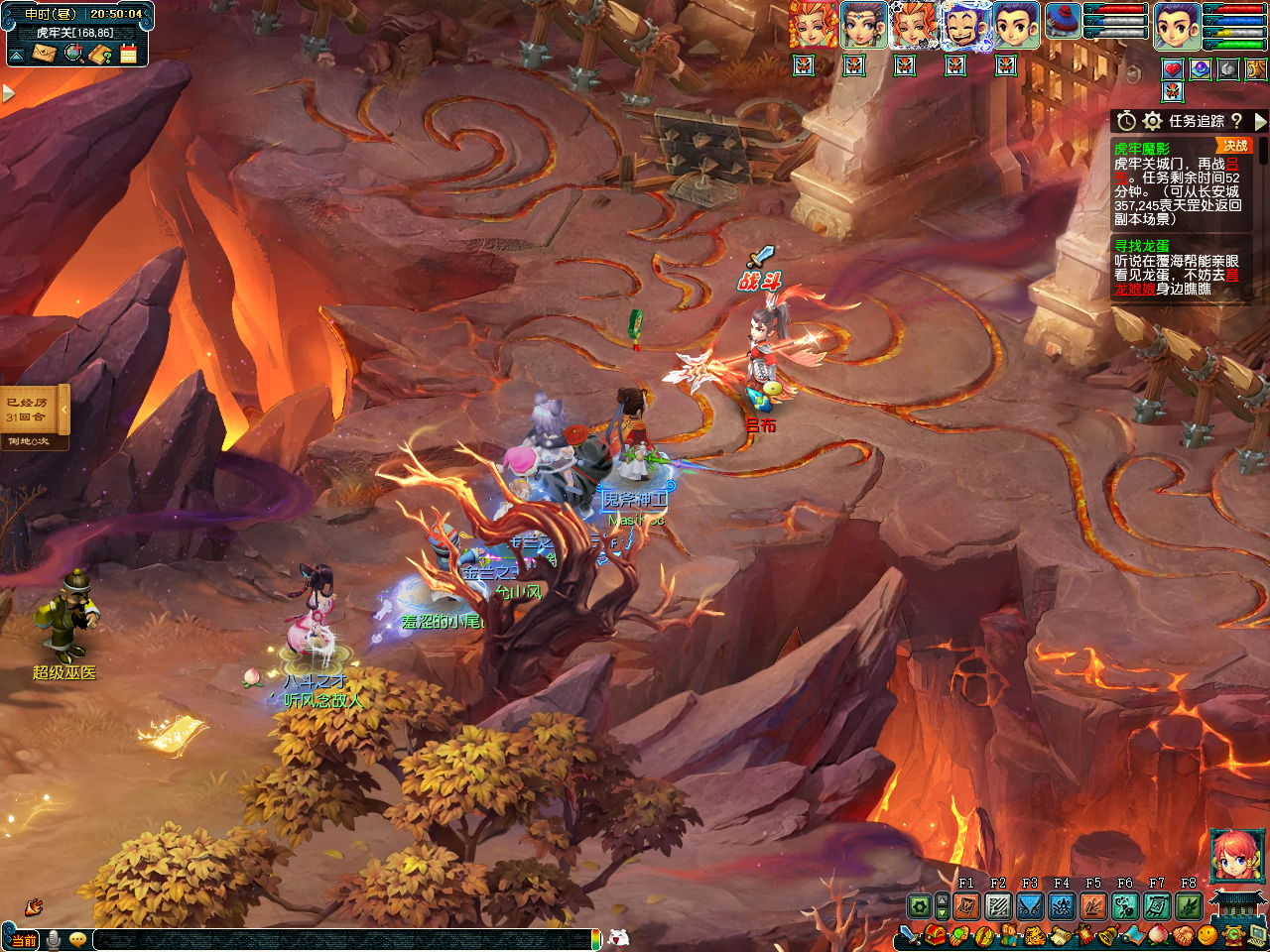1270x952 pixels.
Task: Open the world map magnifier icon
Action: (x=73, y=53)
